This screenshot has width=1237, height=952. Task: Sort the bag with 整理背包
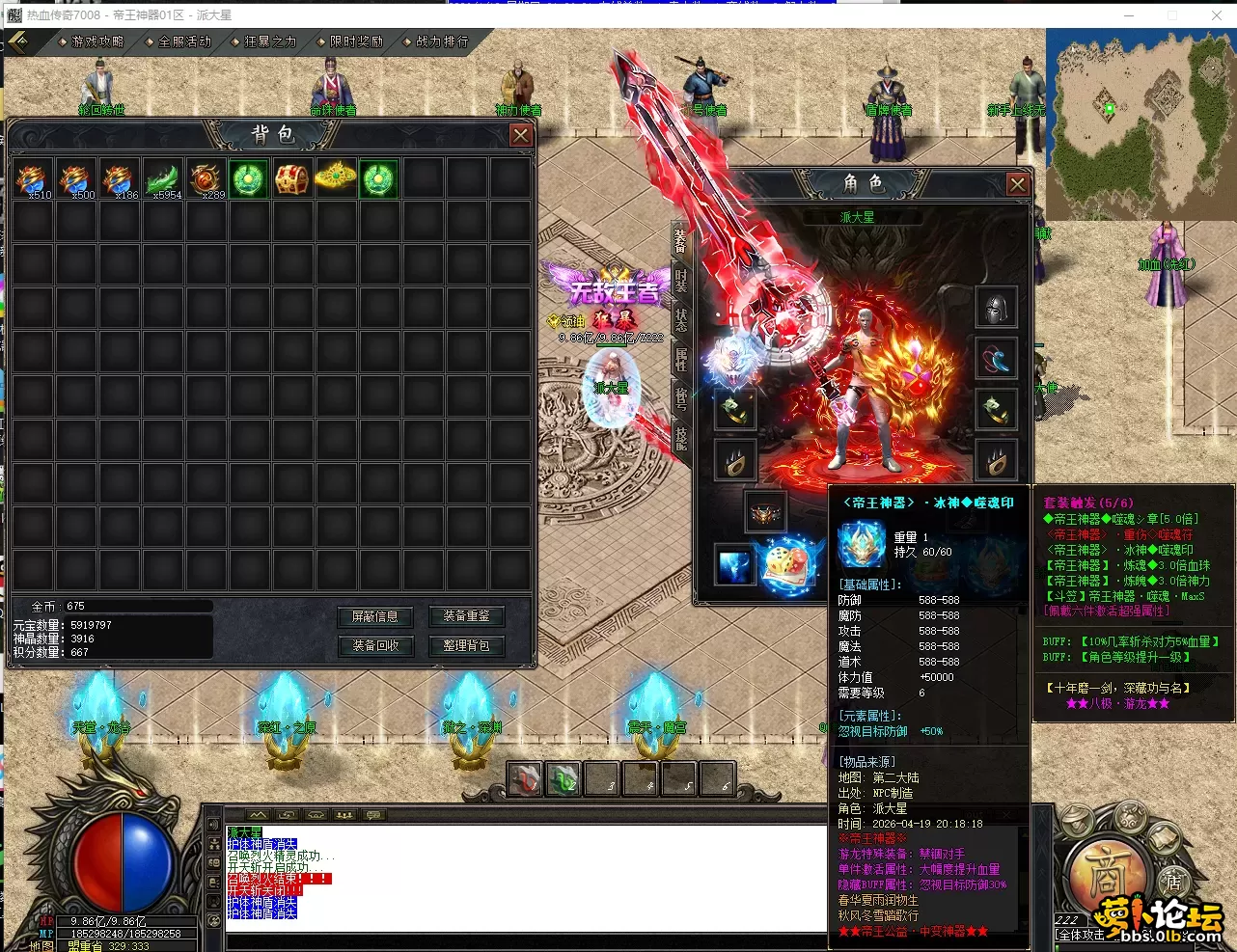(x=466, y=645)
